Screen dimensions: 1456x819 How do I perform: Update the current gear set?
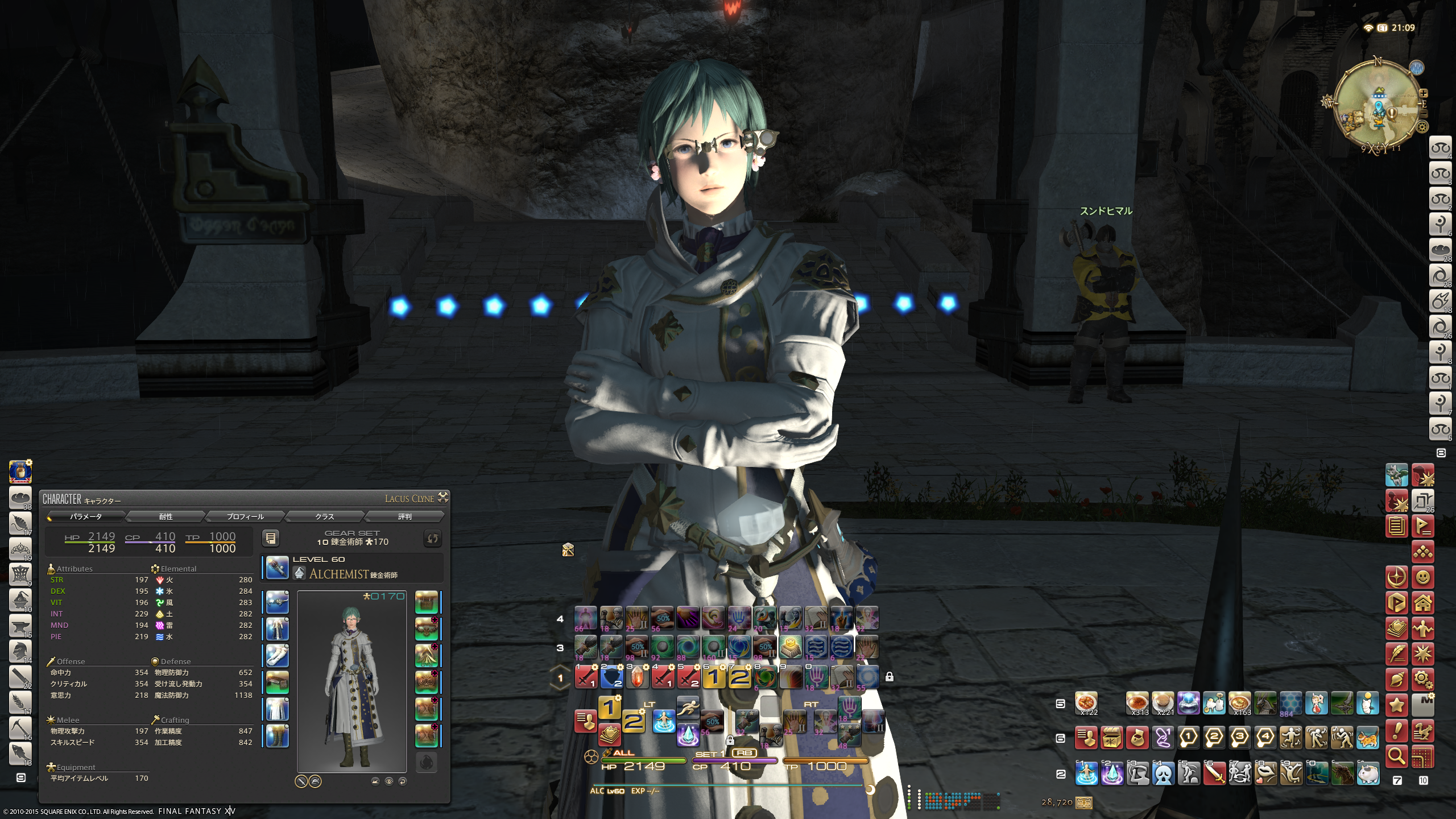point(432,538)
